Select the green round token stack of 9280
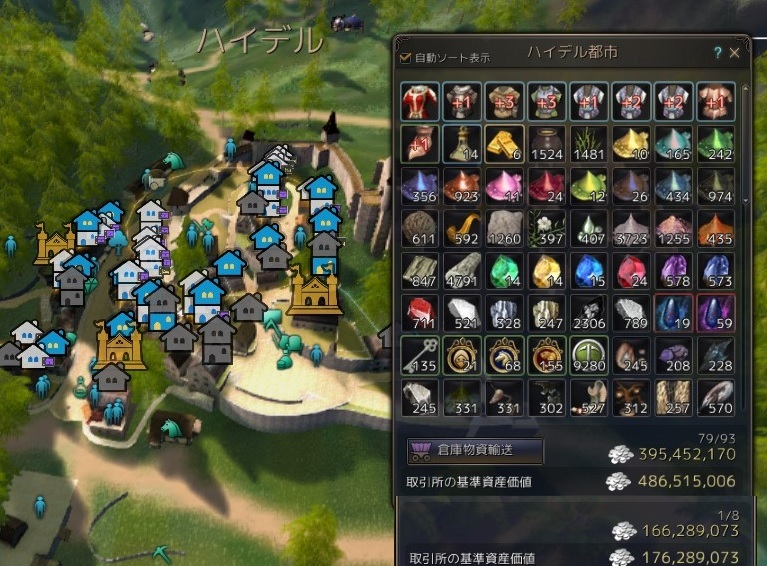This screenshot has height=566, width=767. pos(588,355)
